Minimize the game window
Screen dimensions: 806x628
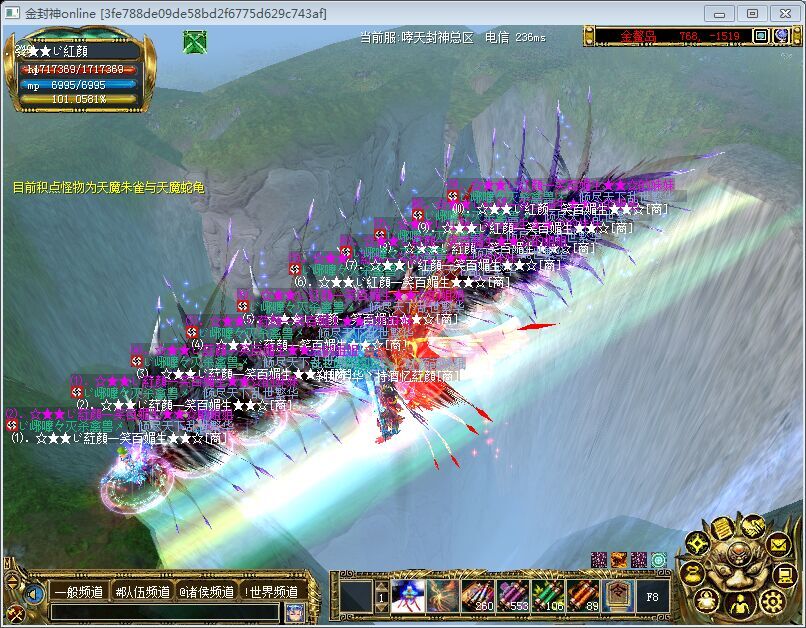pyautogui.click(x=719, y=13)
